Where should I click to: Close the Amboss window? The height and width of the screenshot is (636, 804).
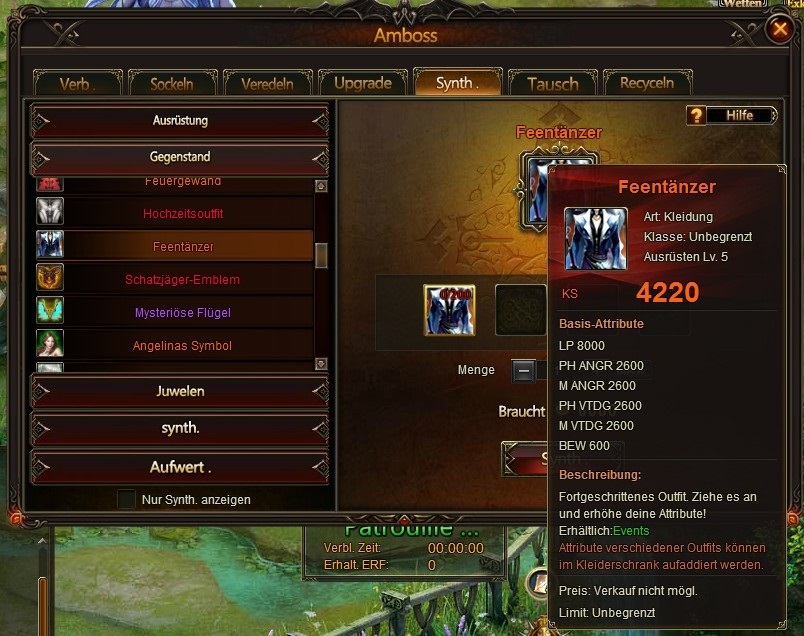tap(779, 30)
